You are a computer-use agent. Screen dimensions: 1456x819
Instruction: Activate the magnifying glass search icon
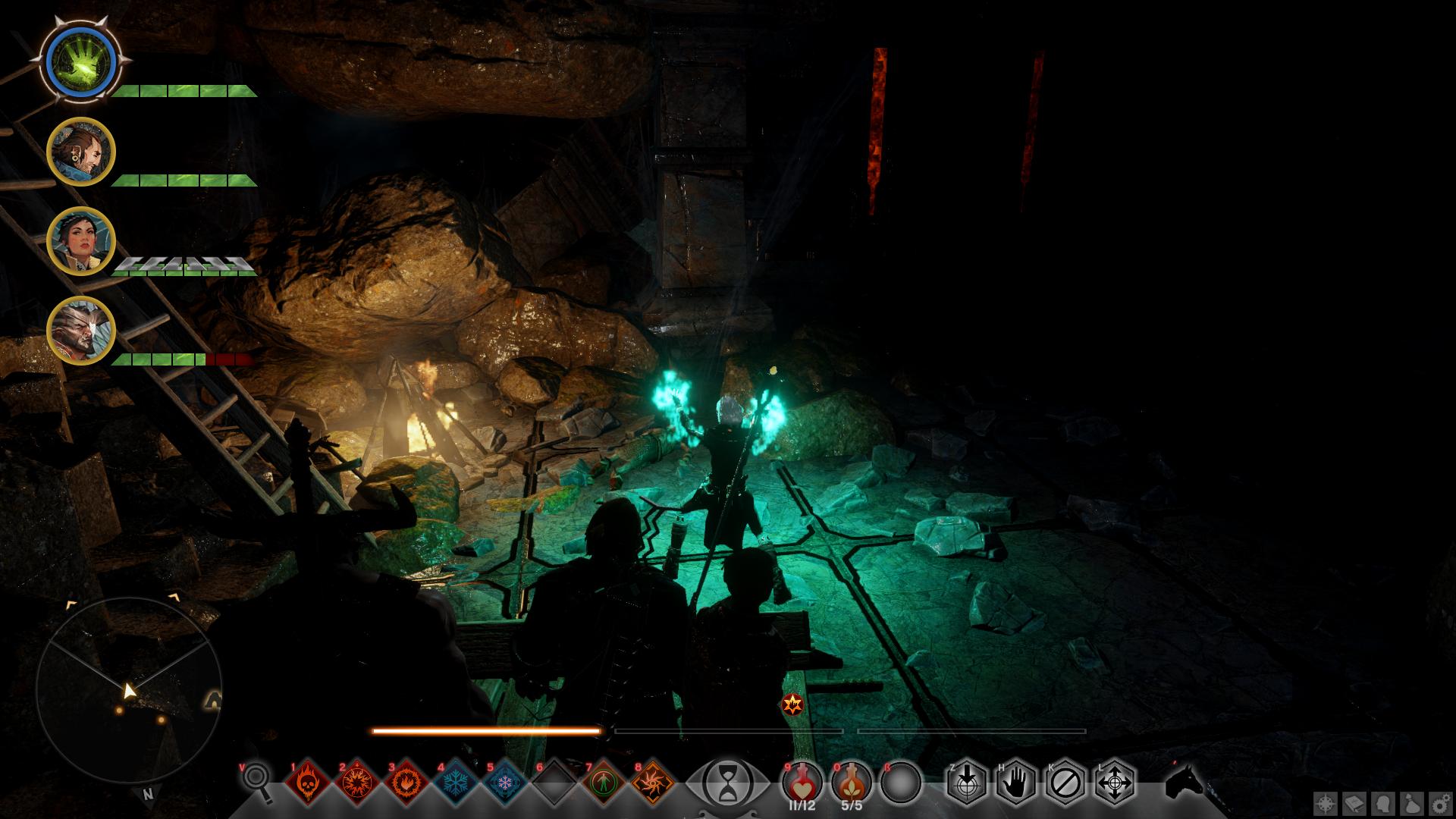[x=258, y=780]
